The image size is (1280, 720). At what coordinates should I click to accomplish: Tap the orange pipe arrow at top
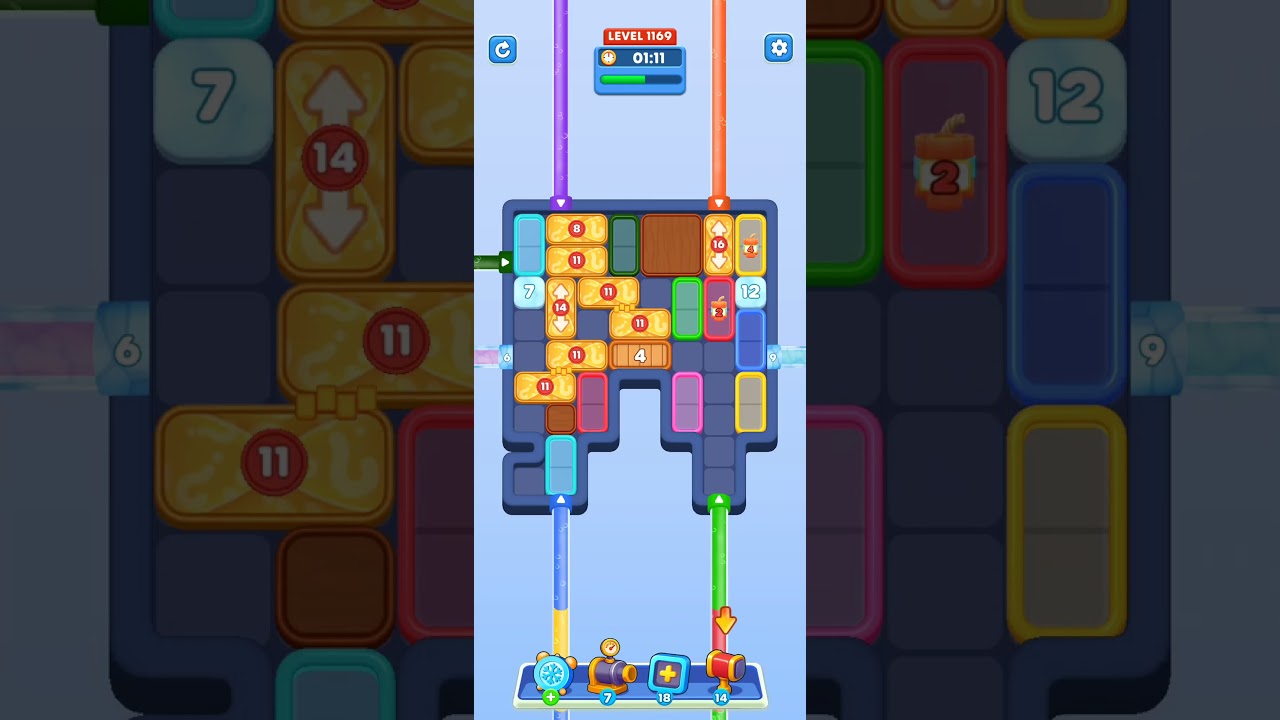[x=719, y=201]
